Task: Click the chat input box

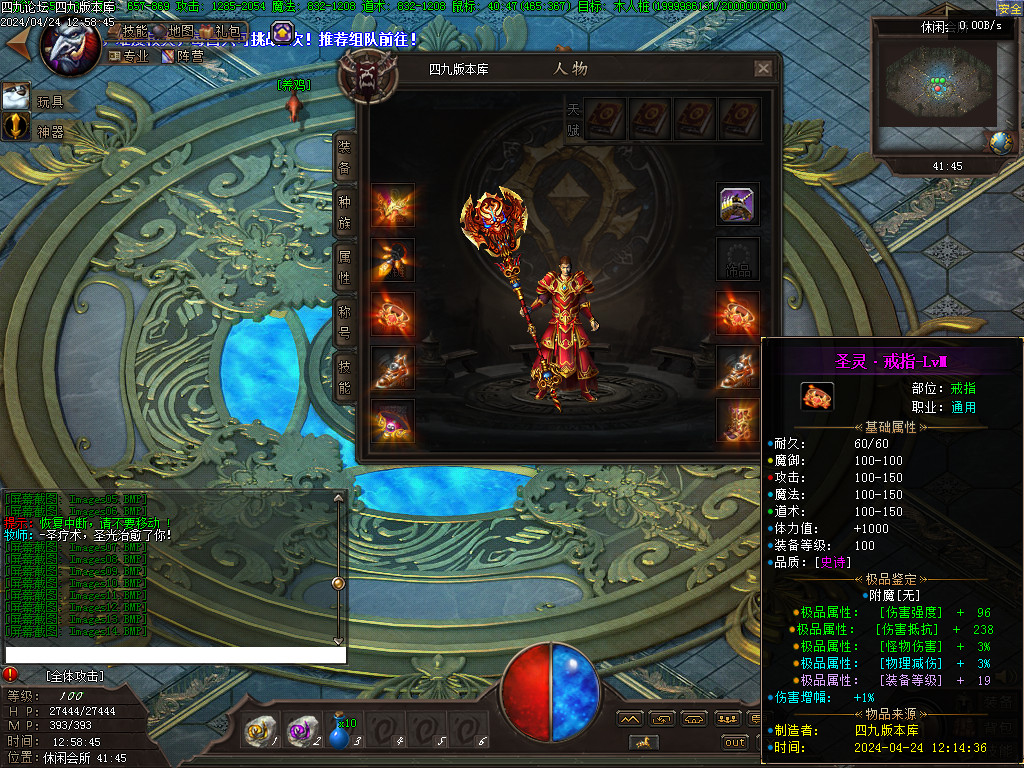Action: tap(175, 655)
